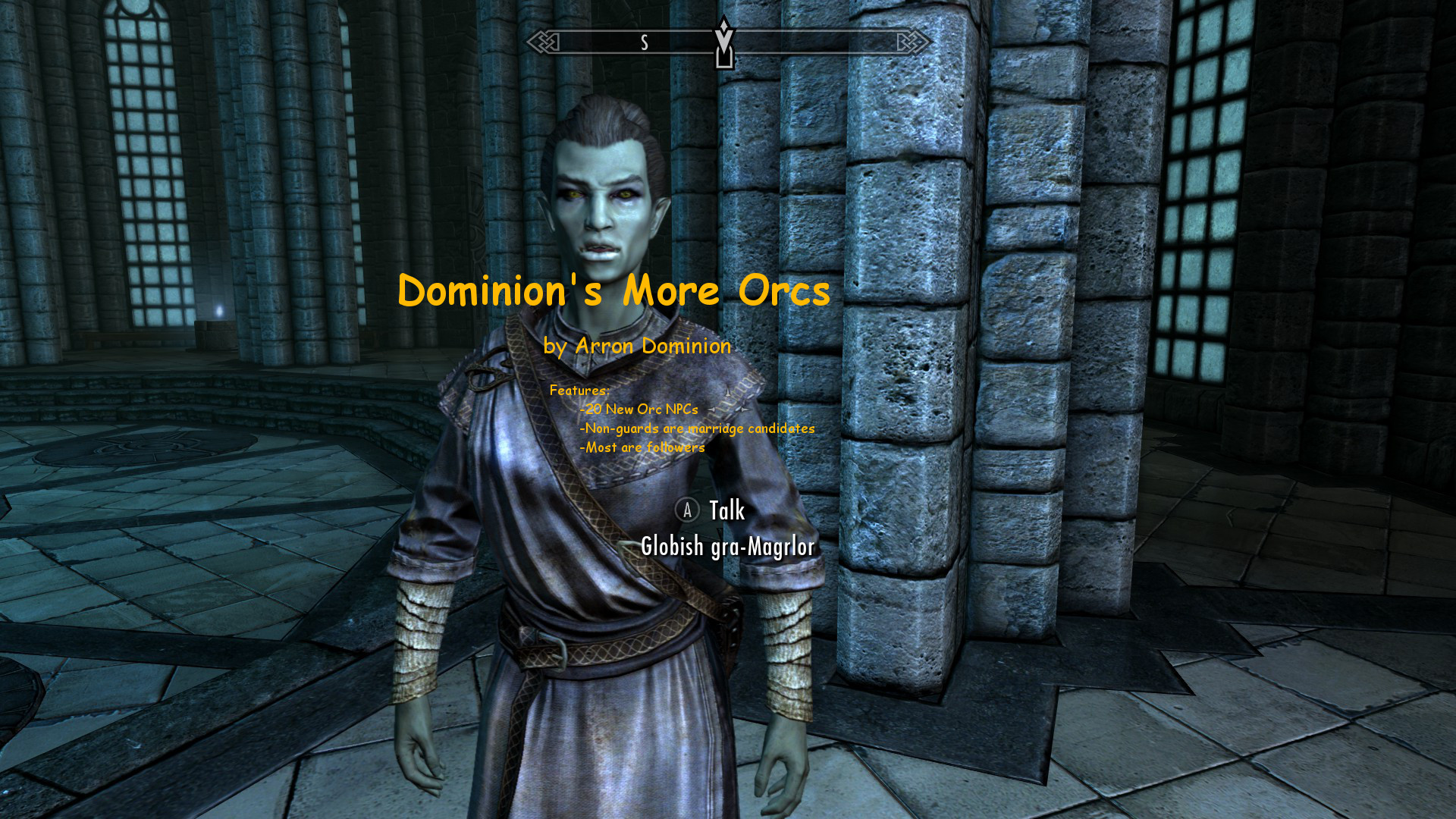The width and height of the screenshot is (1456, 819).
Task: Click the name 'Globish gra-Magrlor'
Action: click(x=727, y=546)
